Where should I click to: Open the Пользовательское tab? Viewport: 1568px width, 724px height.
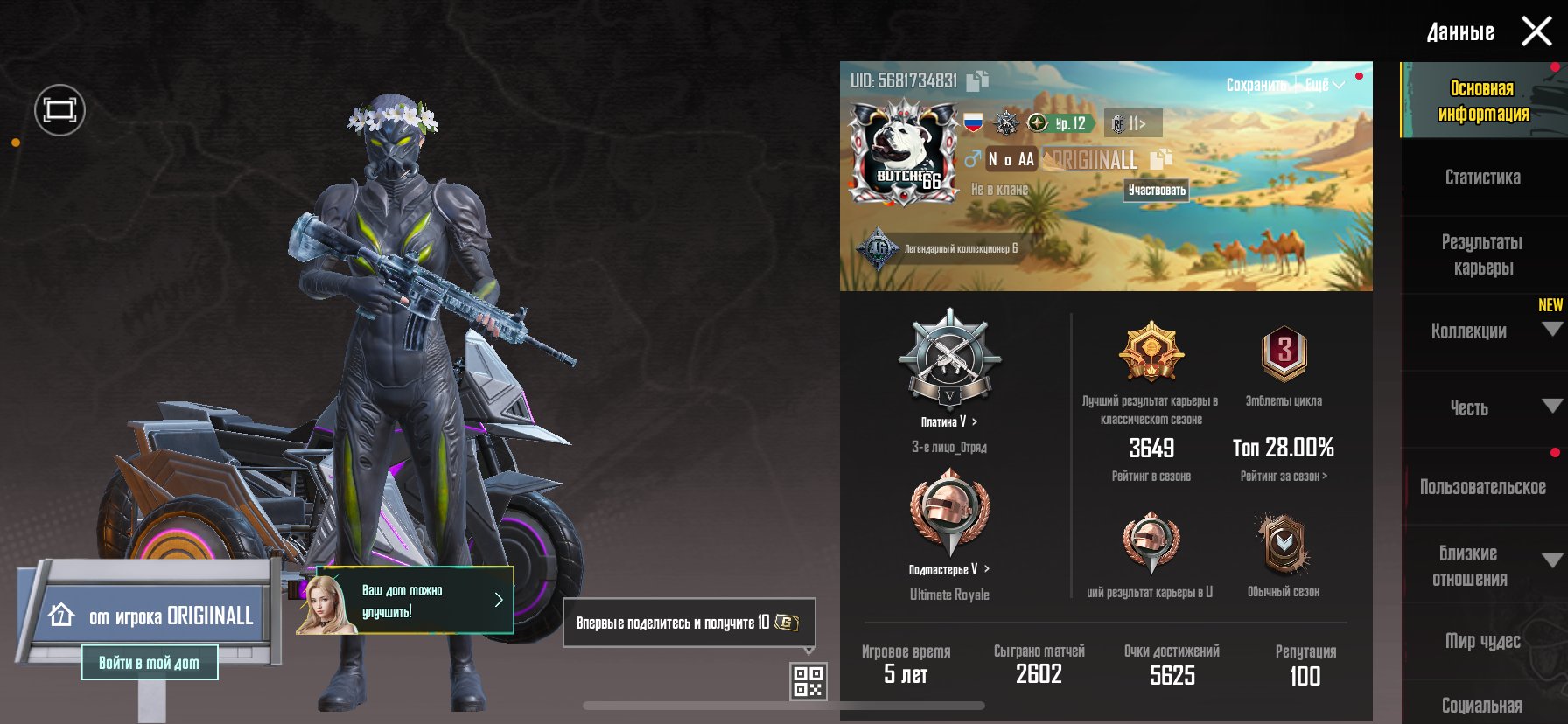coord(1482,487)
